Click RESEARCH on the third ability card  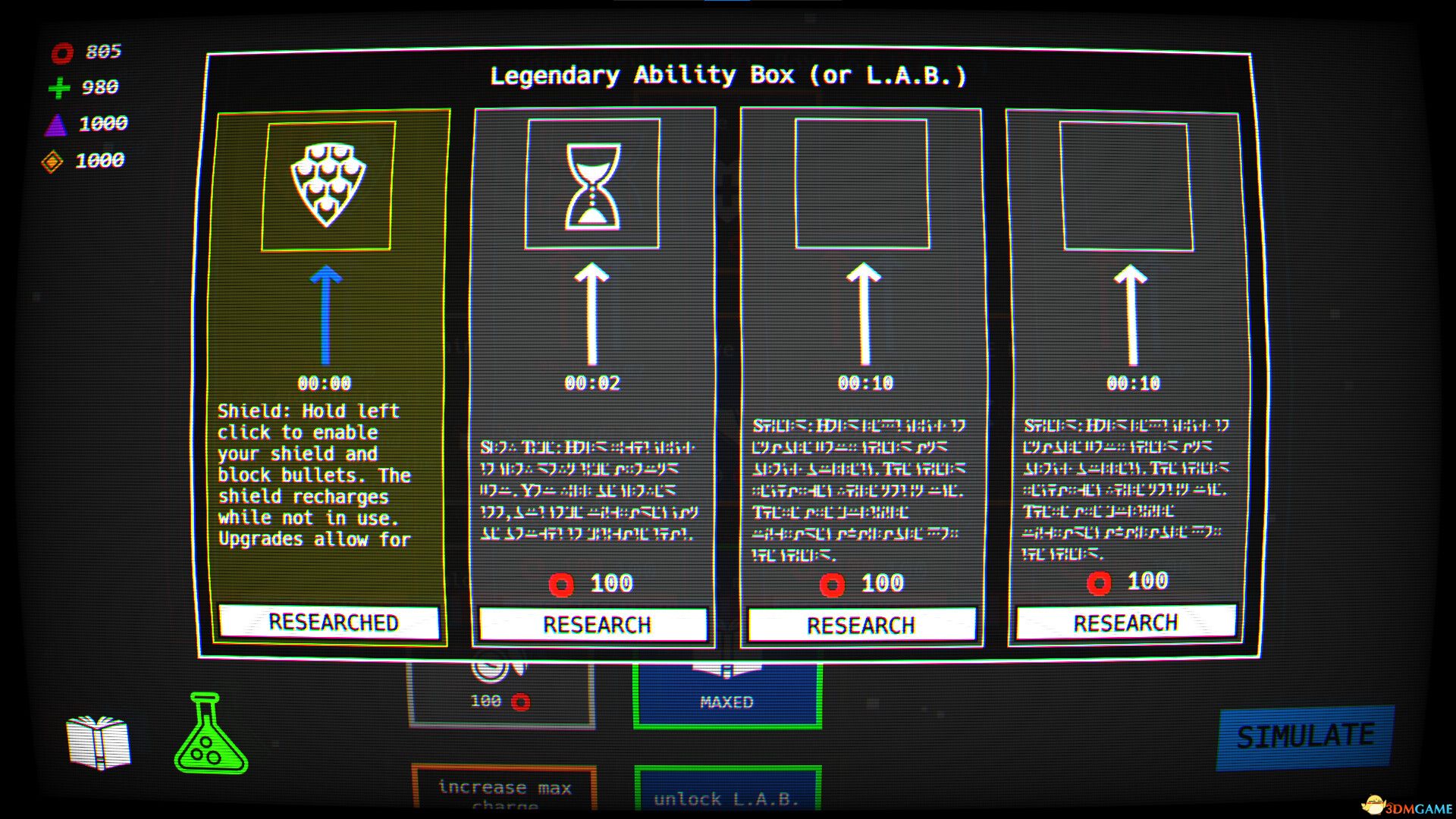pyautogui.click(x=861, y=625)
